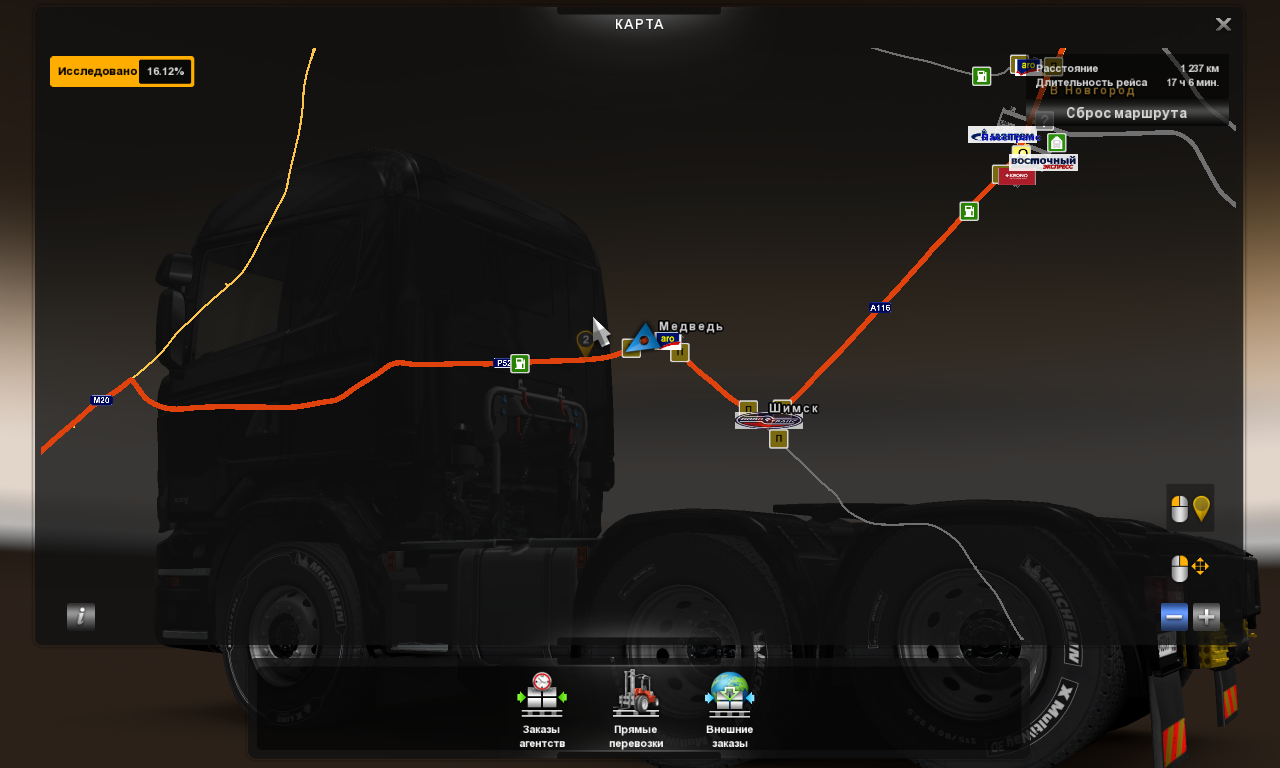Image resolution: width=1280 pixels, height=768 pixels.
Task: Click the Восточный Экспресс company marker
Action: pyautogui.click(x=1043, y=162)
